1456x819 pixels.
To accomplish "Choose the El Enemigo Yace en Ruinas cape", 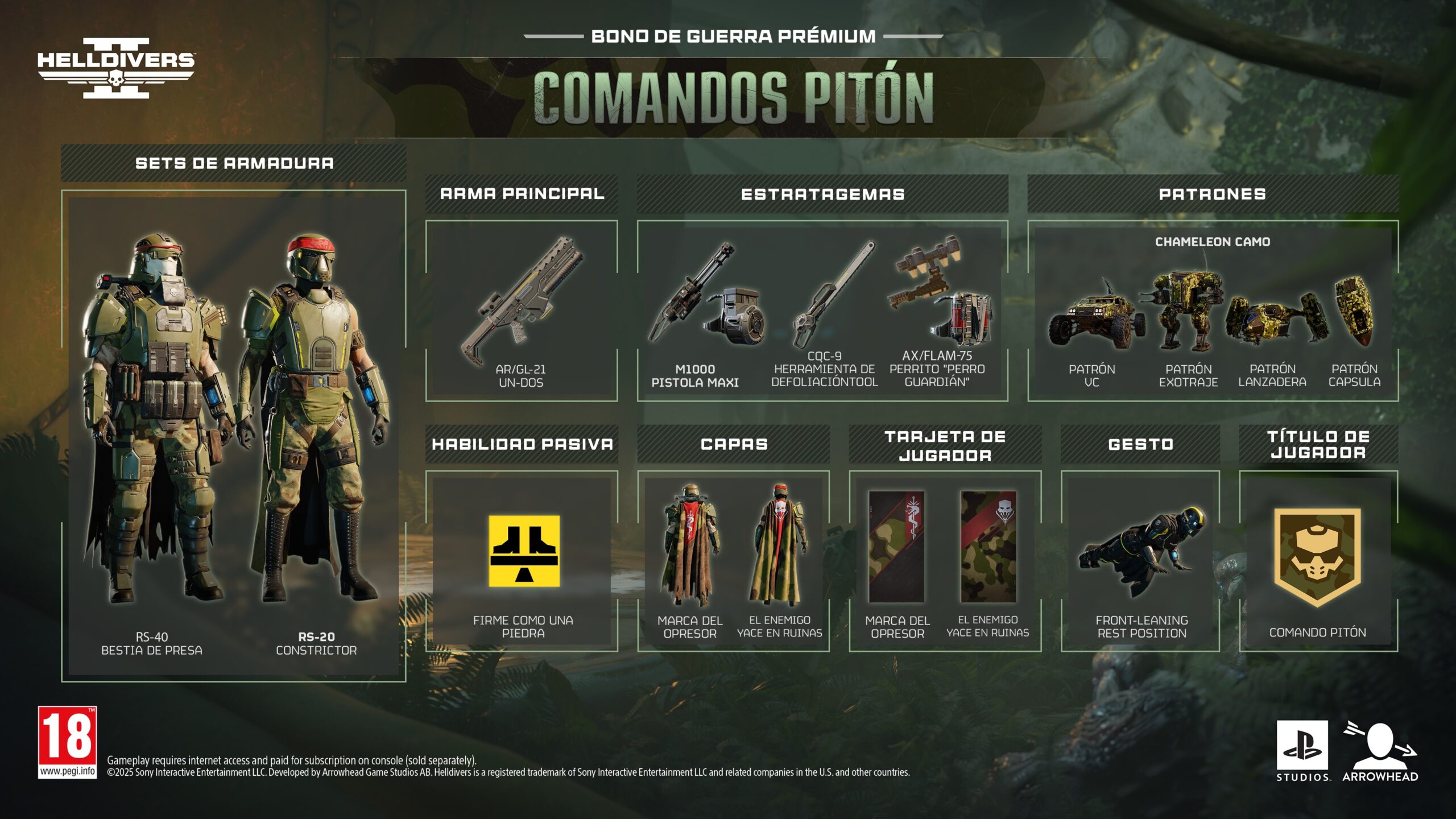I will click(x=779, y=545).
